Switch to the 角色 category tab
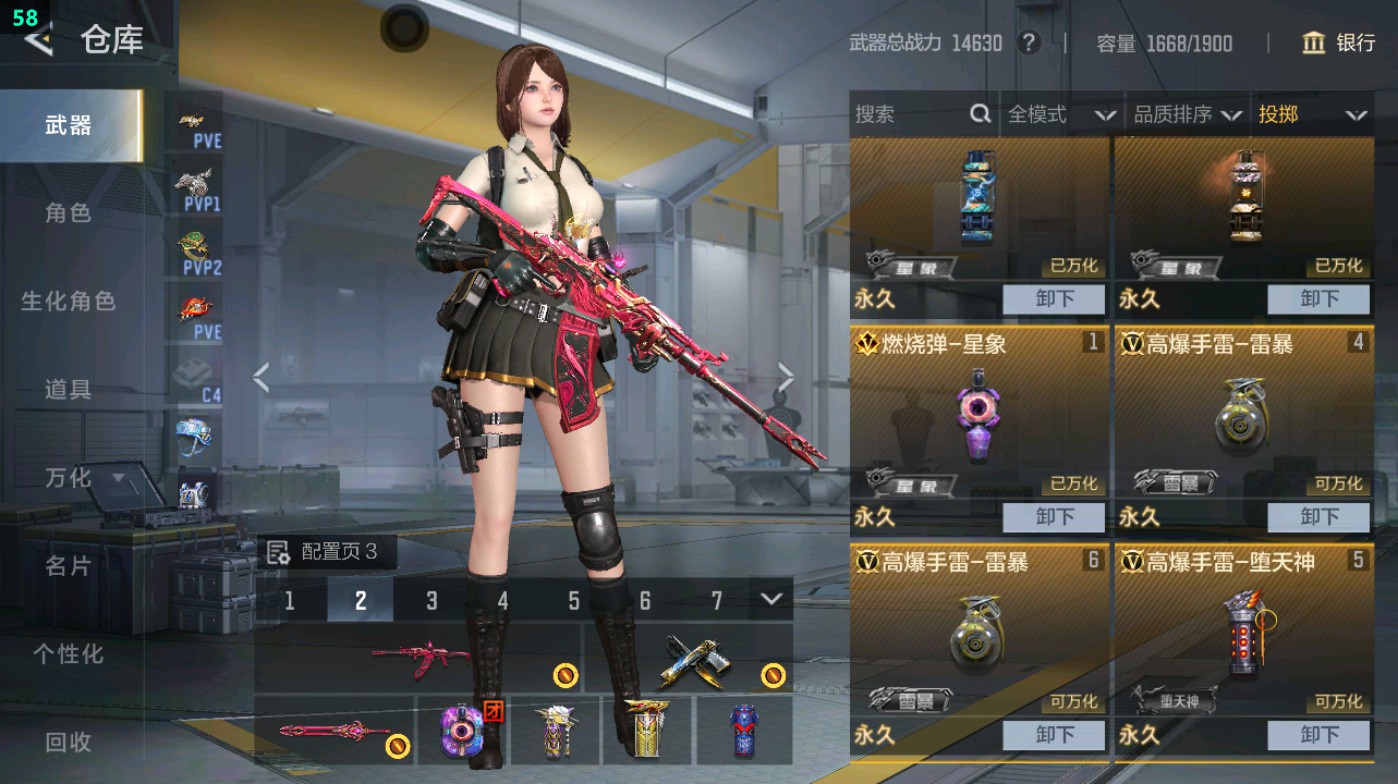The height and width of the screenshot is (784, 1398). tap(68, 213)
